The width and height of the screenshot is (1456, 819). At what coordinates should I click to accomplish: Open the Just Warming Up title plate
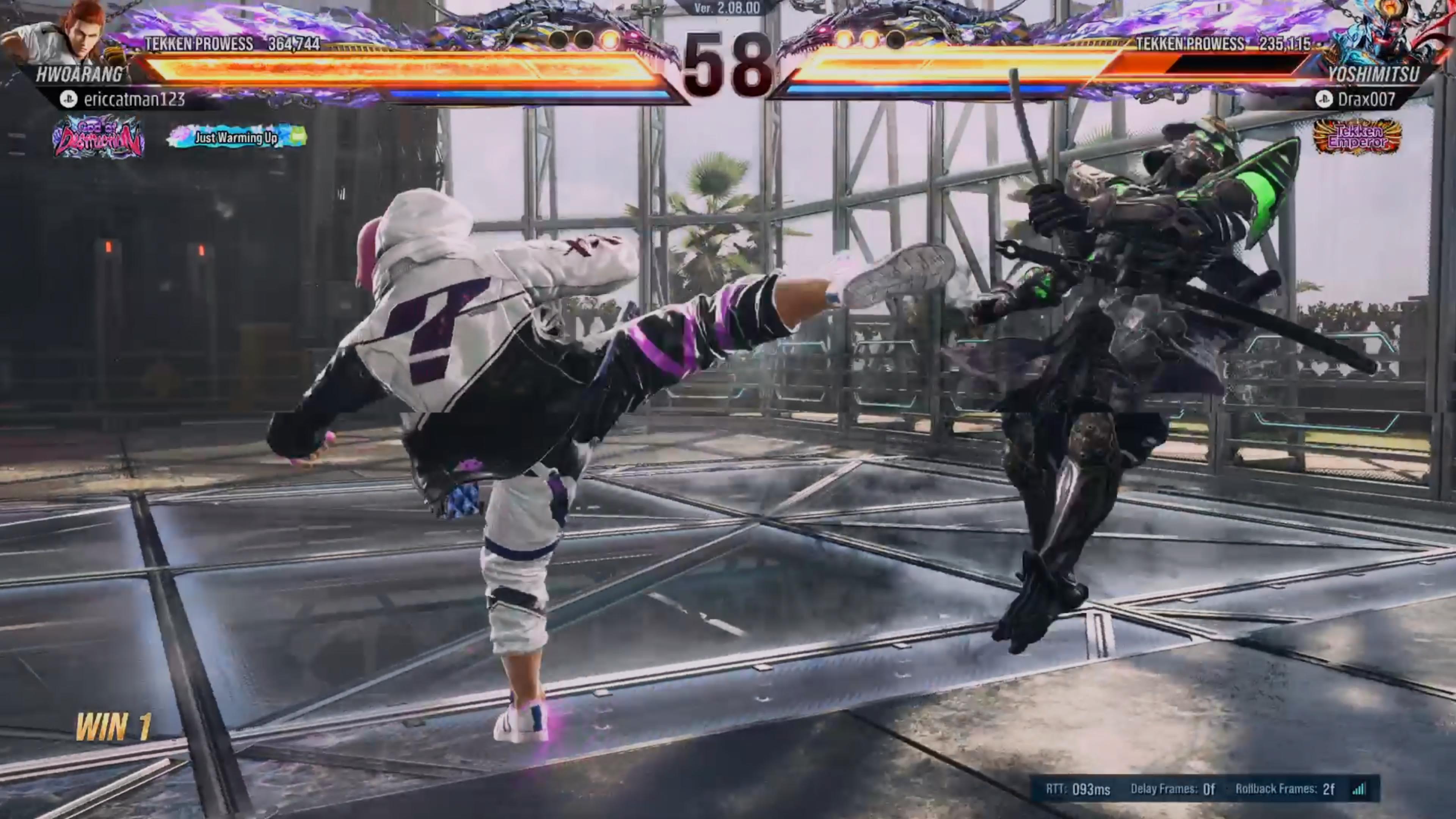(x=237, y=137)
